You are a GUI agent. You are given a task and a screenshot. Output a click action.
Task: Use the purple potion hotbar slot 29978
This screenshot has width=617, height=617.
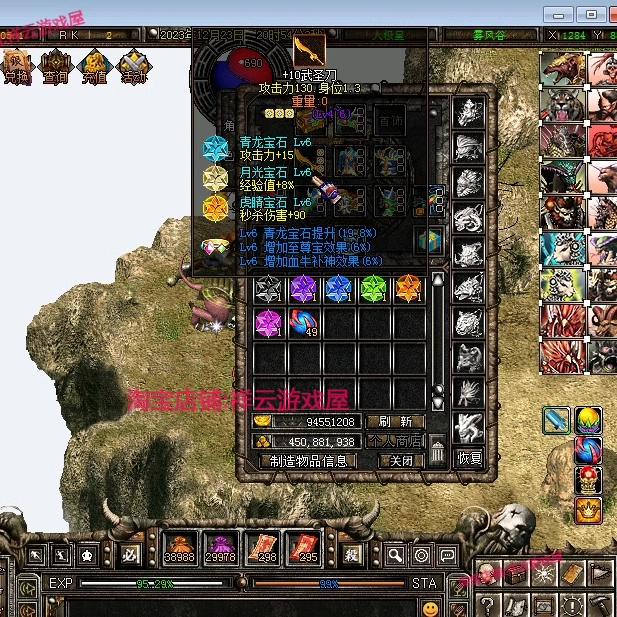pos(219,548)
